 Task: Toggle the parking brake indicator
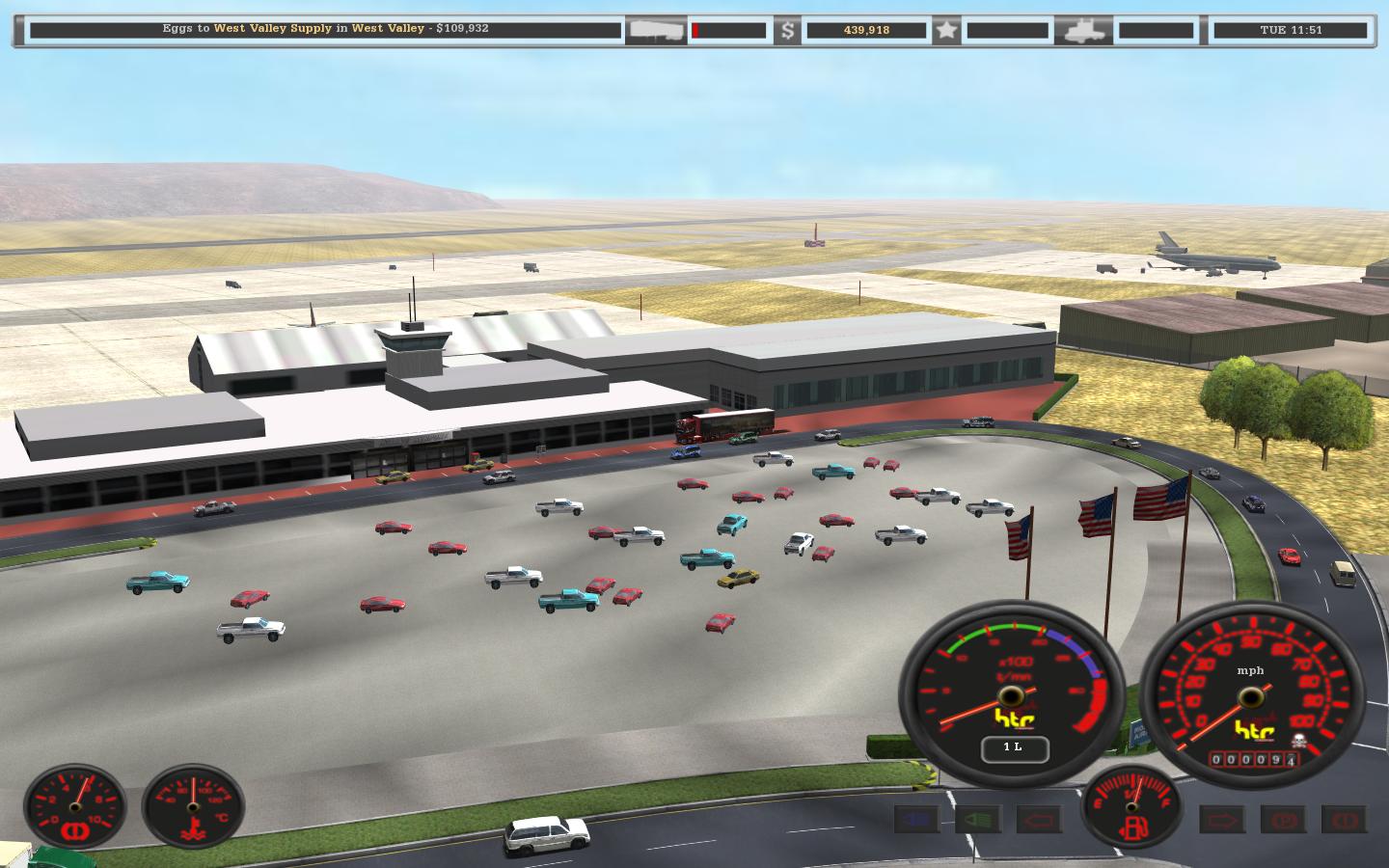click(x=1282, y=821)
